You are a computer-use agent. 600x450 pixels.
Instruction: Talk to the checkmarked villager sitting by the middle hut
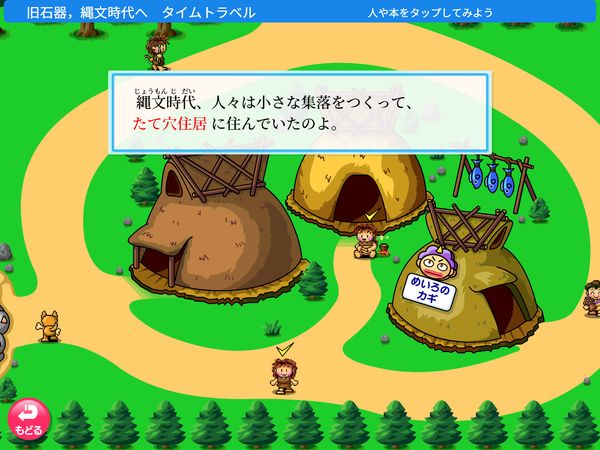tap(366, 240)
